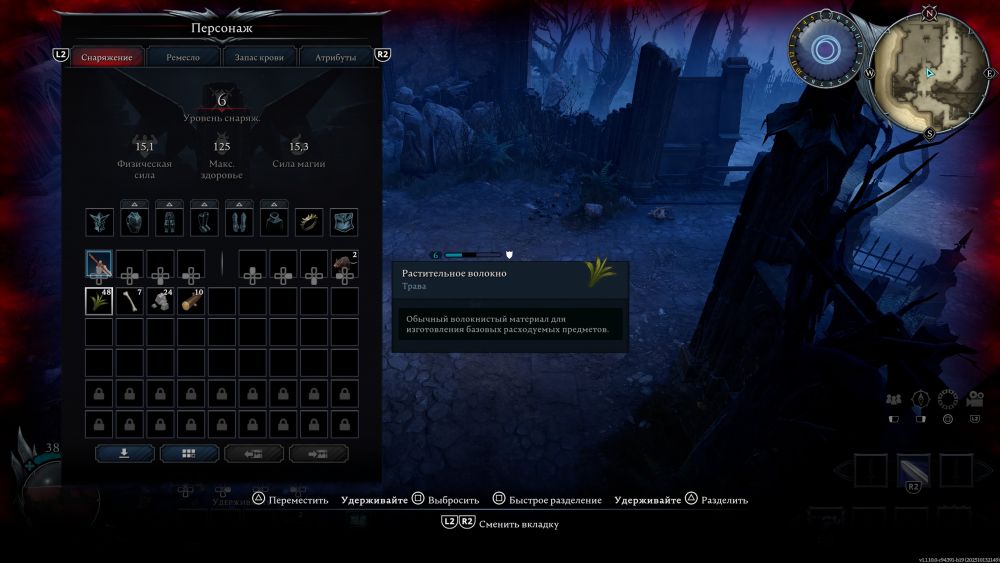Choose the stone stack of 24
This screenshot has width=1000, height=563.
coord(160,301)
